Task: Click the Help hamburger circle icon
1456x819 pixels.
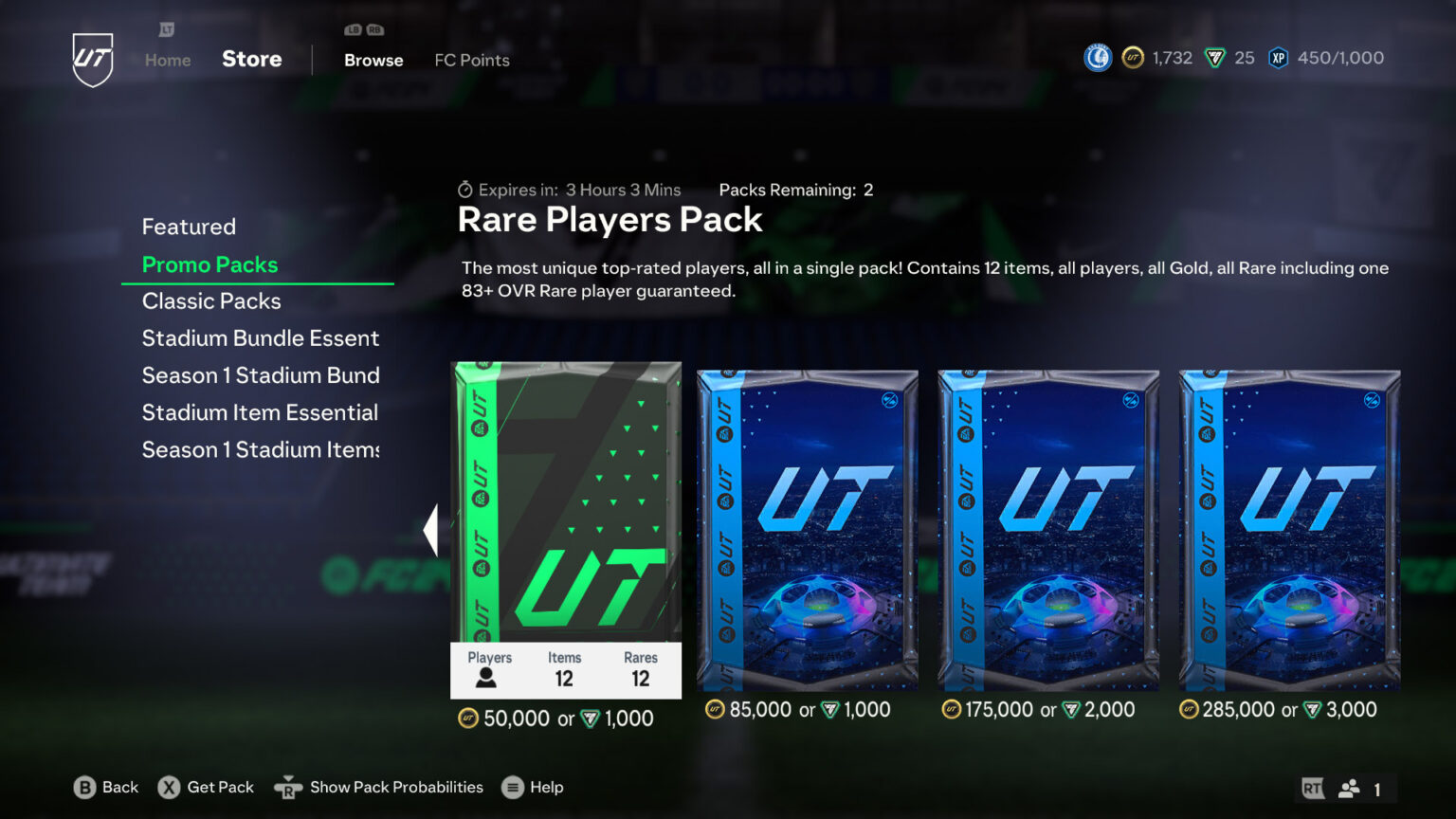Action: point(512,787)
